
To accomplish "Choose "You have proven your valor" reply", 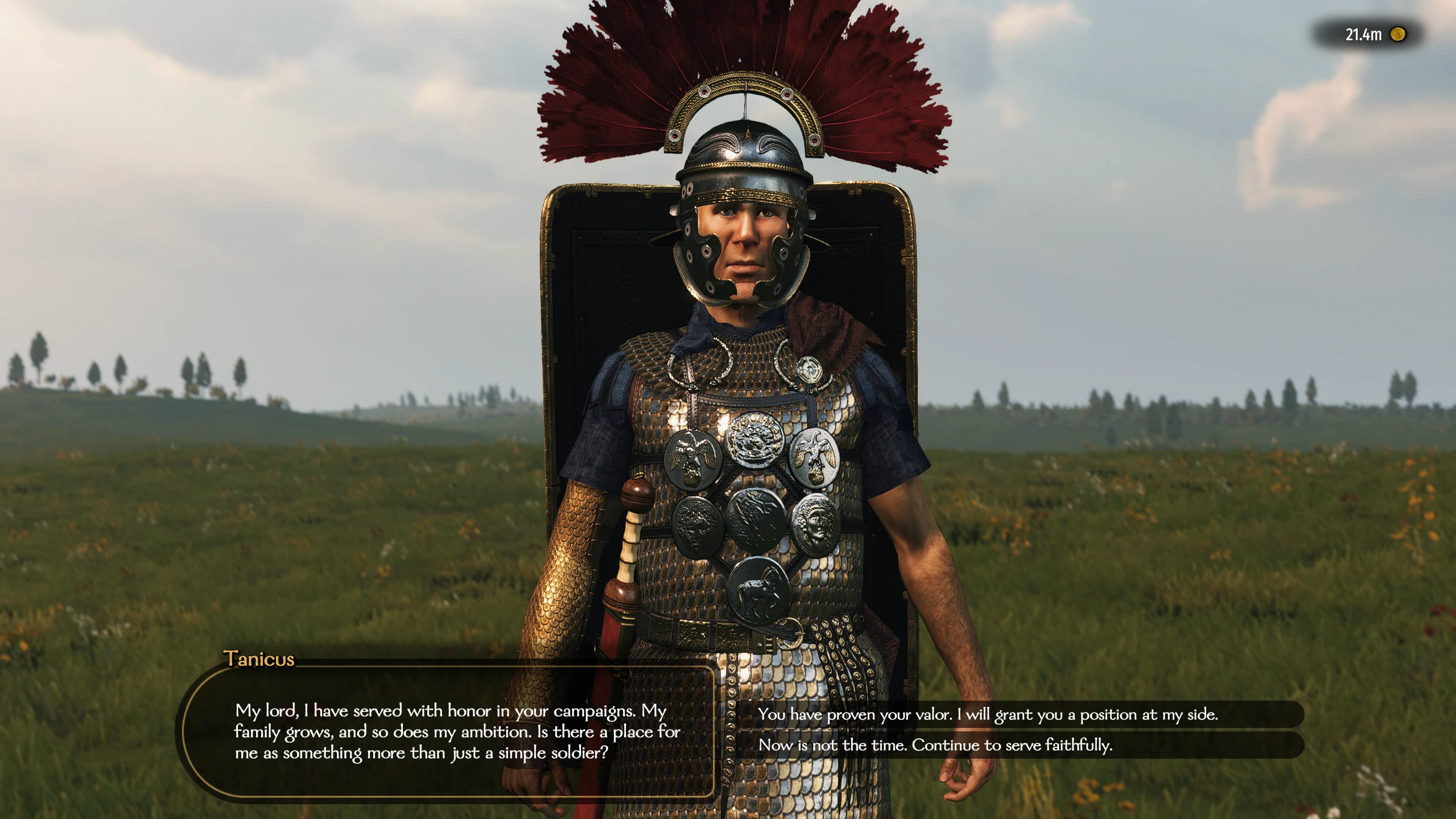I will pos(987,714).
